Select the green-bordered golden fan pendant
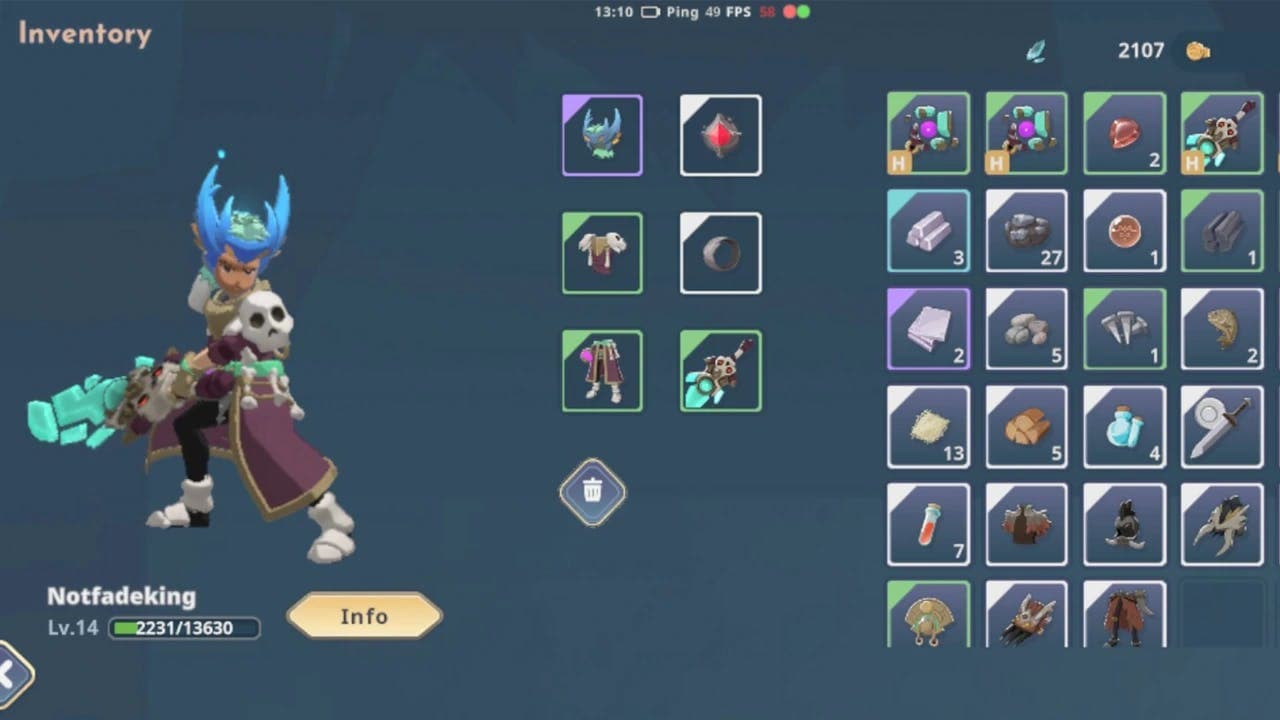 click(x=928, y=618)
